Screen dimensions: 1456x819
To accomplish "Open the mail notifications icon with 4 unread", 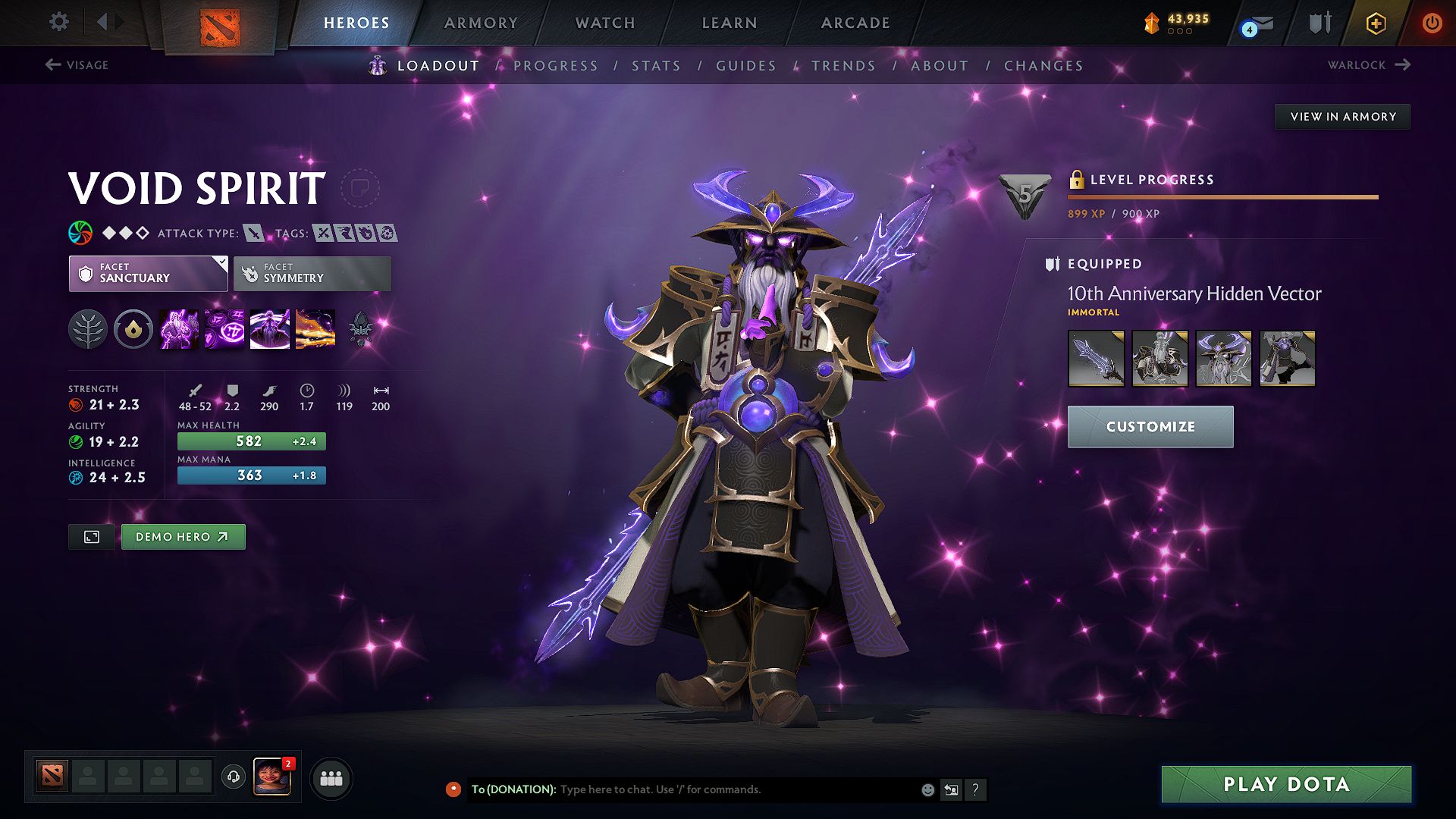I will [x=1255, y=23].
